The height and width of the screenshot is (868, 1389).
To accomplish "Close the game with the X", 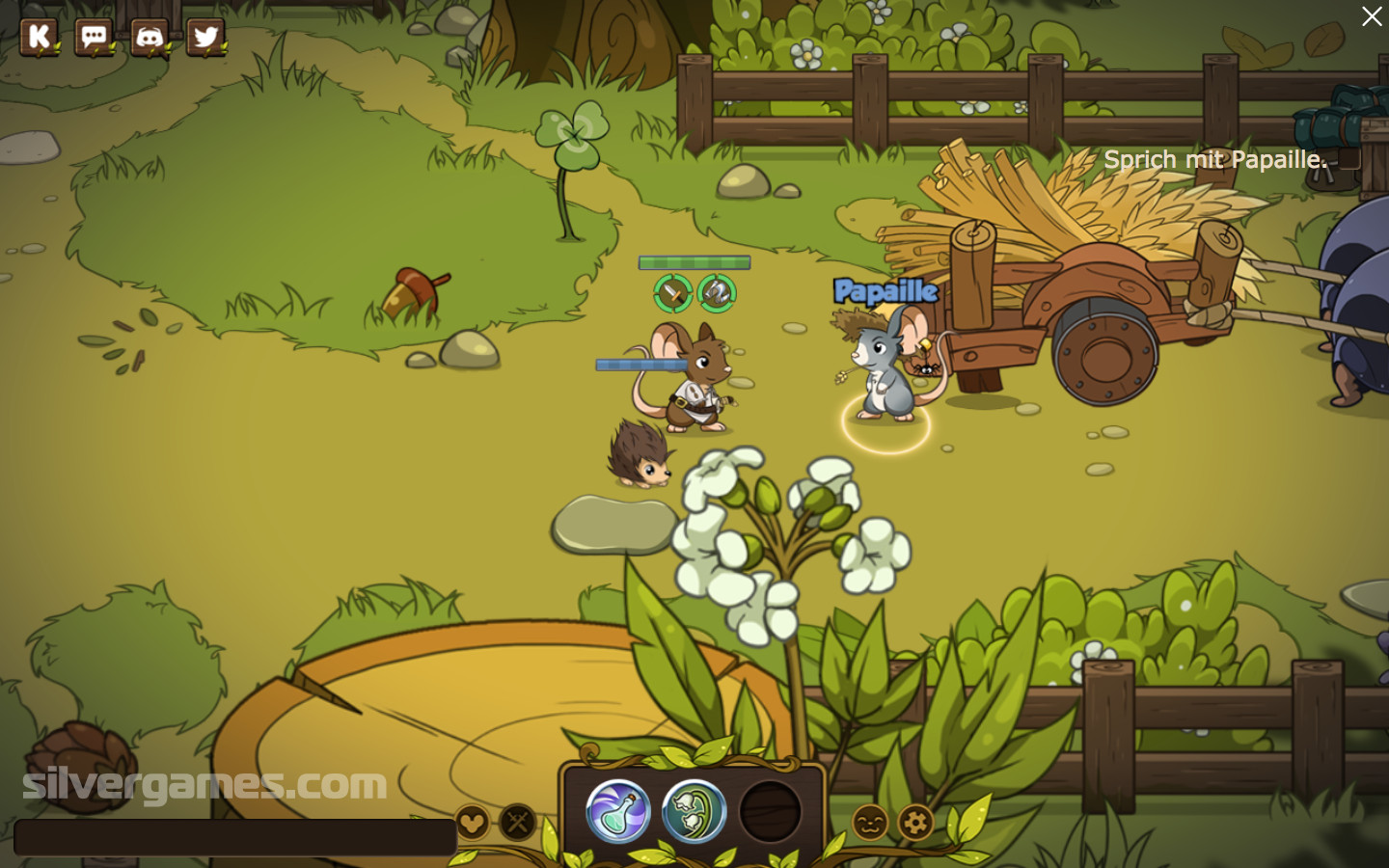I will (x=1371, y=16).
